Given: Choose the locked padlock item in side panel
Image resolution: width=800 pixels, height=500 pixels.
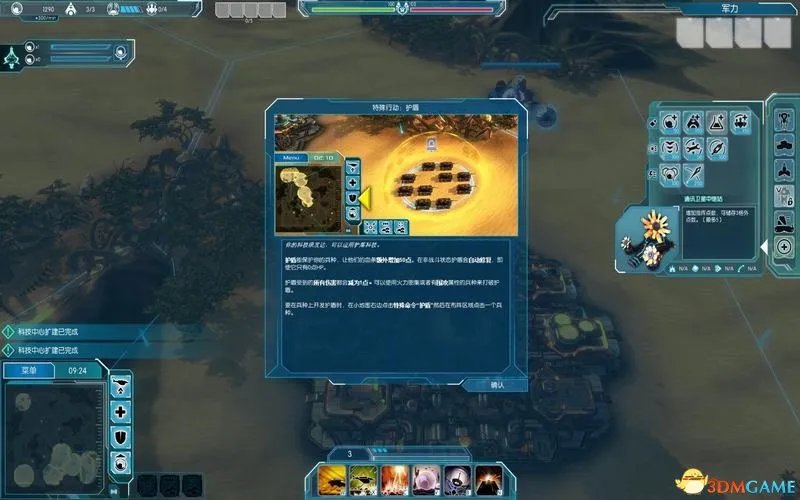Looking at the screenshot, I should (785, 194).
